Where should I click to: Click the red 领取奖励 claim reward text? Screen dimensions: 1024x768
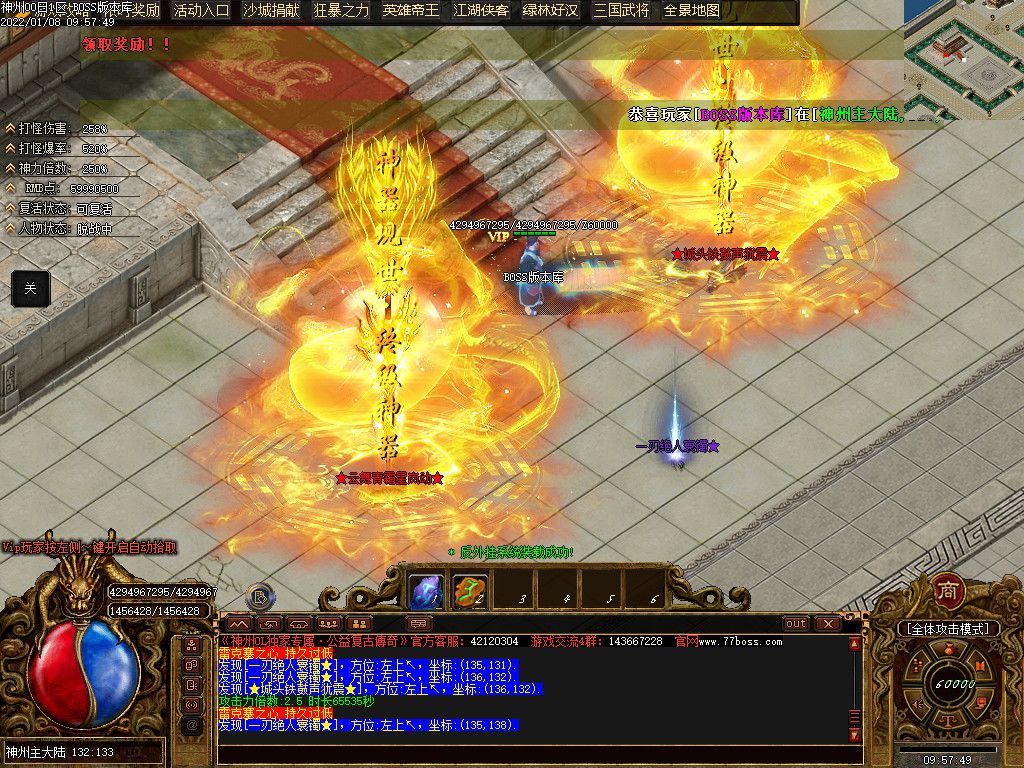click(x=126, y=44)
